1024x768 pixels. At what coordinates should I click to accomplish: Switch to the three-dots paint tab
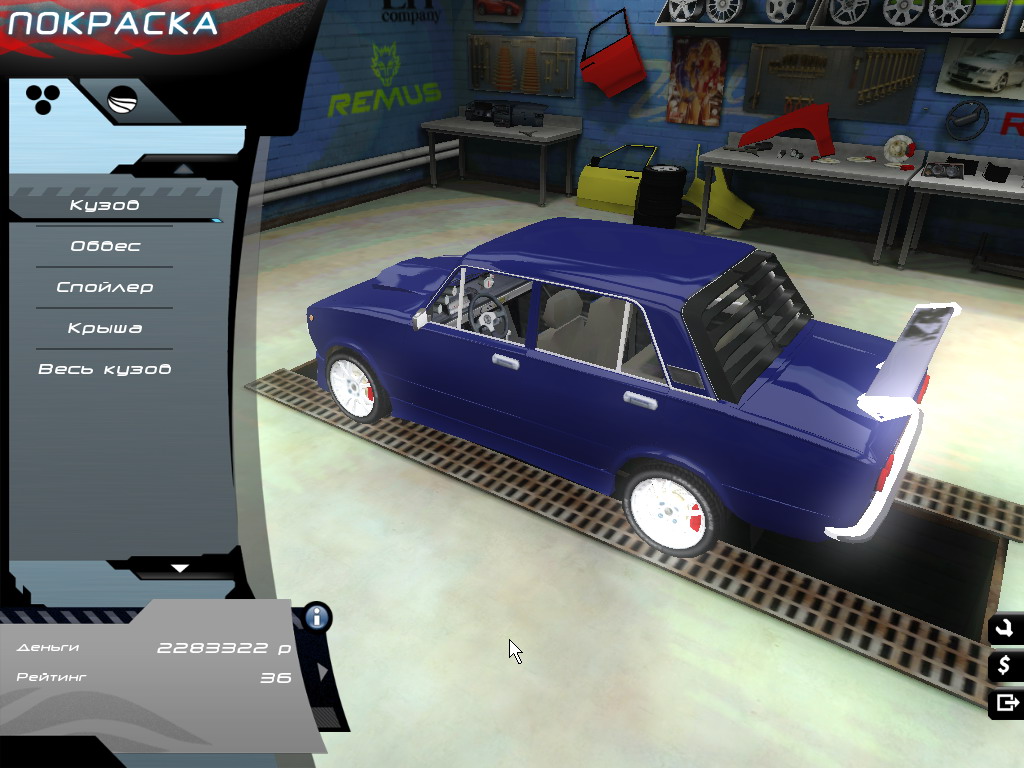pyautogui.click(x=43, y=98)
